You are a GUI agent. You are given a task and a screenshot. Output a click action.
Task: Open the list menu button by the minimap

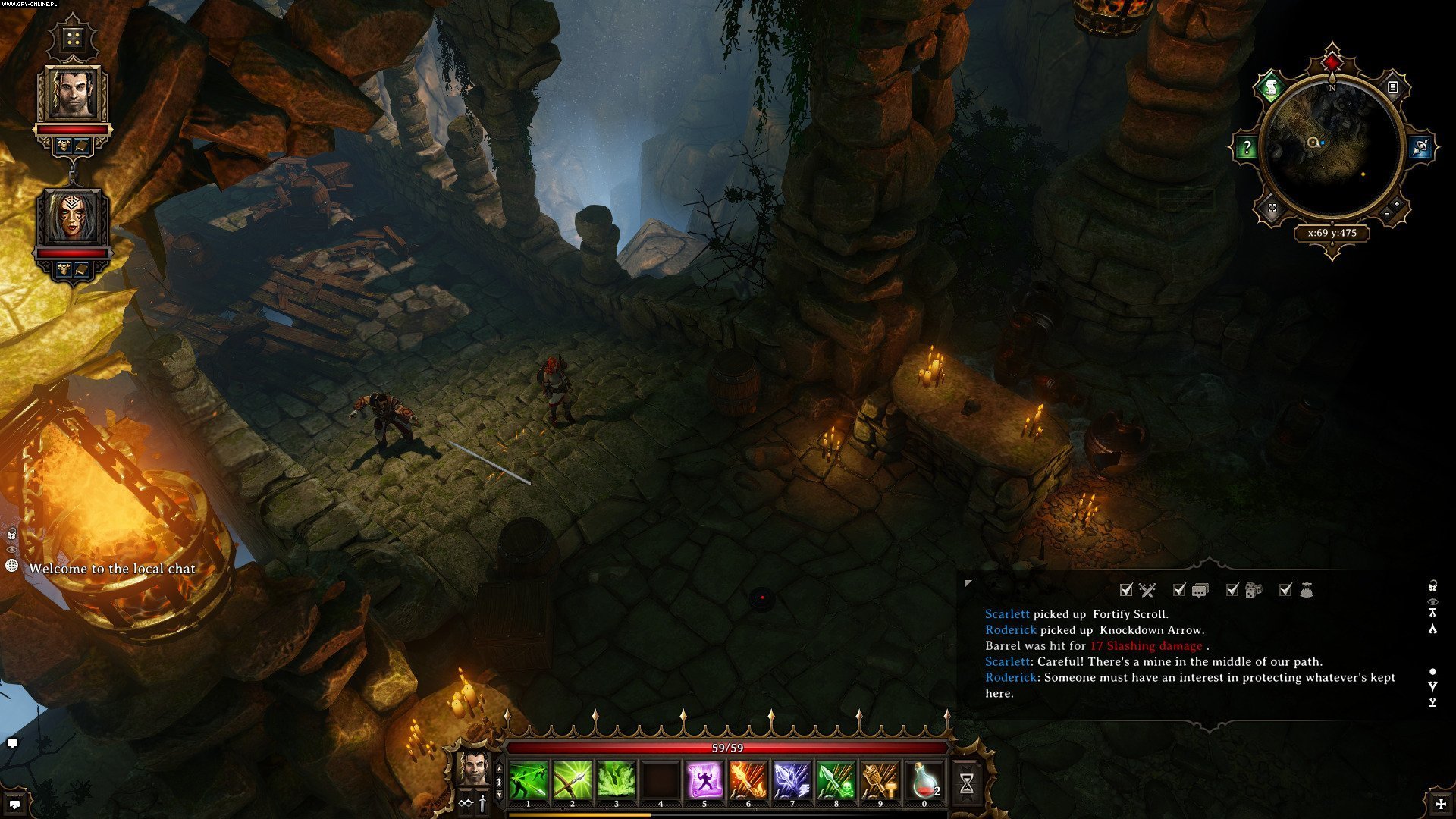pos(1392,88)
